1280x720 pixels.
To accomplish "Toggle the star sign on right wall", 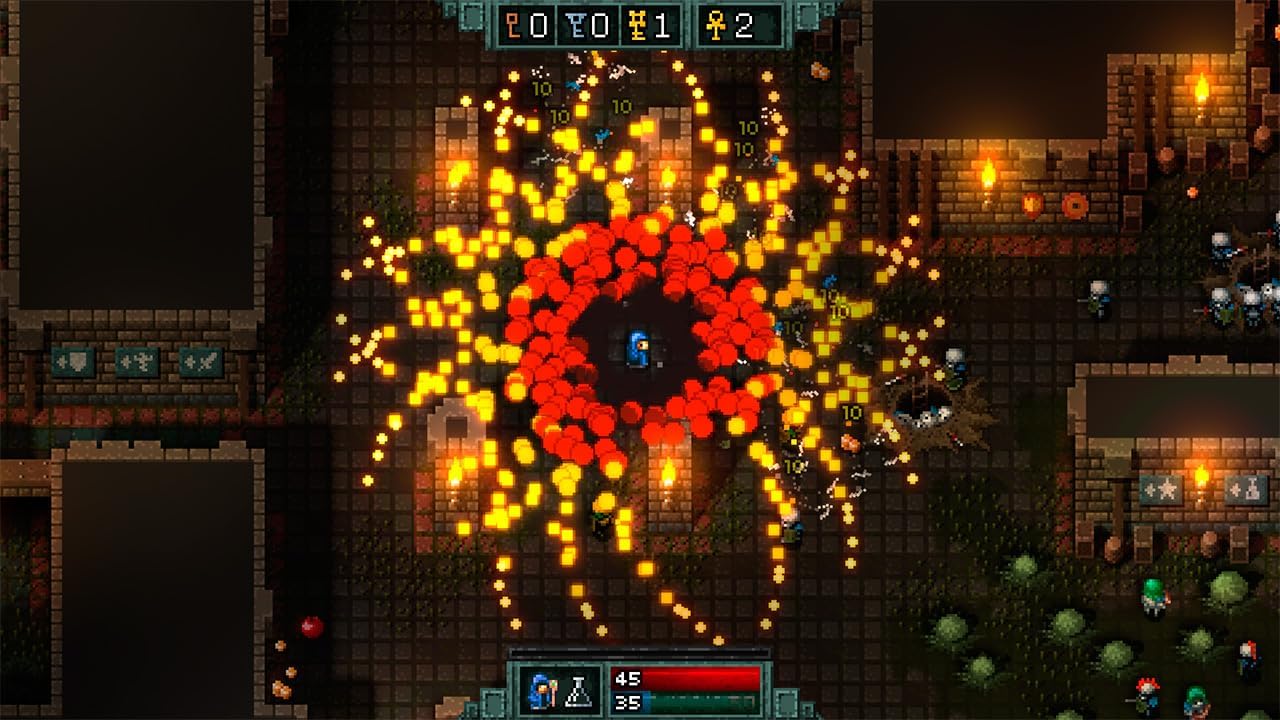I will click(1158, 490).
